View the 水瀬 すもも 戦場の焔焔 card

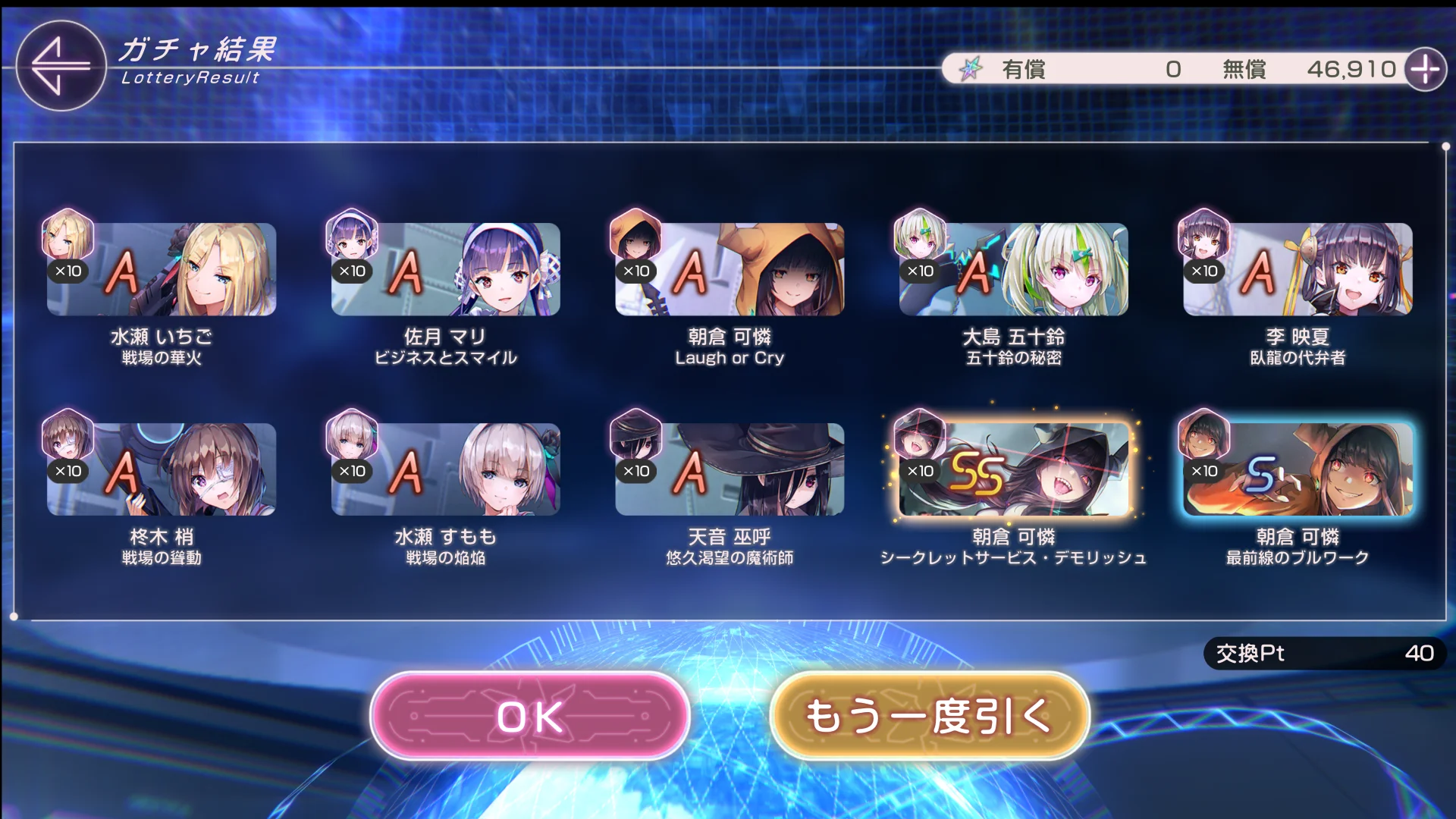pos(446,469)
